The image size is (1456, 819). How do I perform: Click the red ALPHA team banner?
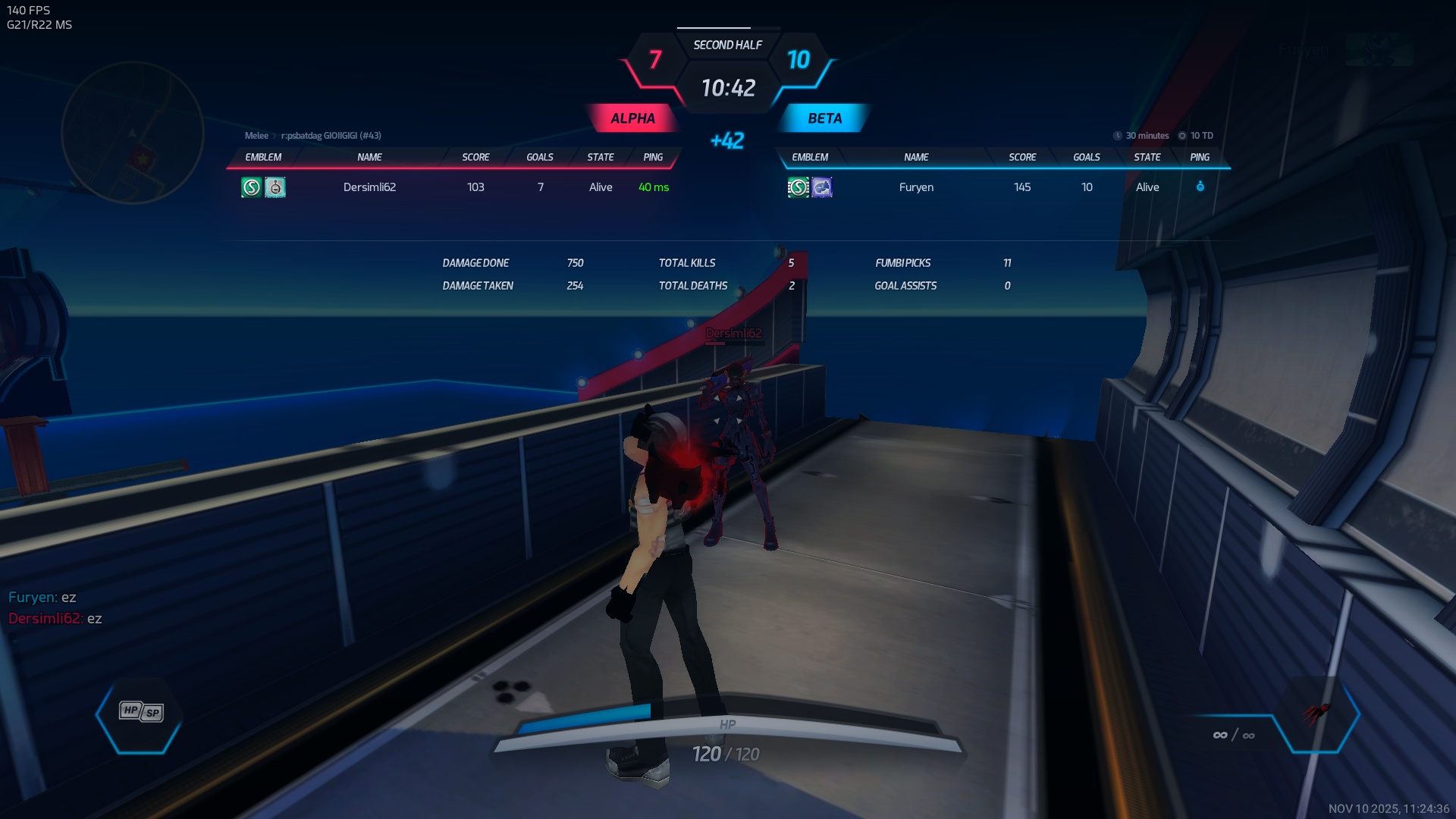(632, 118)
